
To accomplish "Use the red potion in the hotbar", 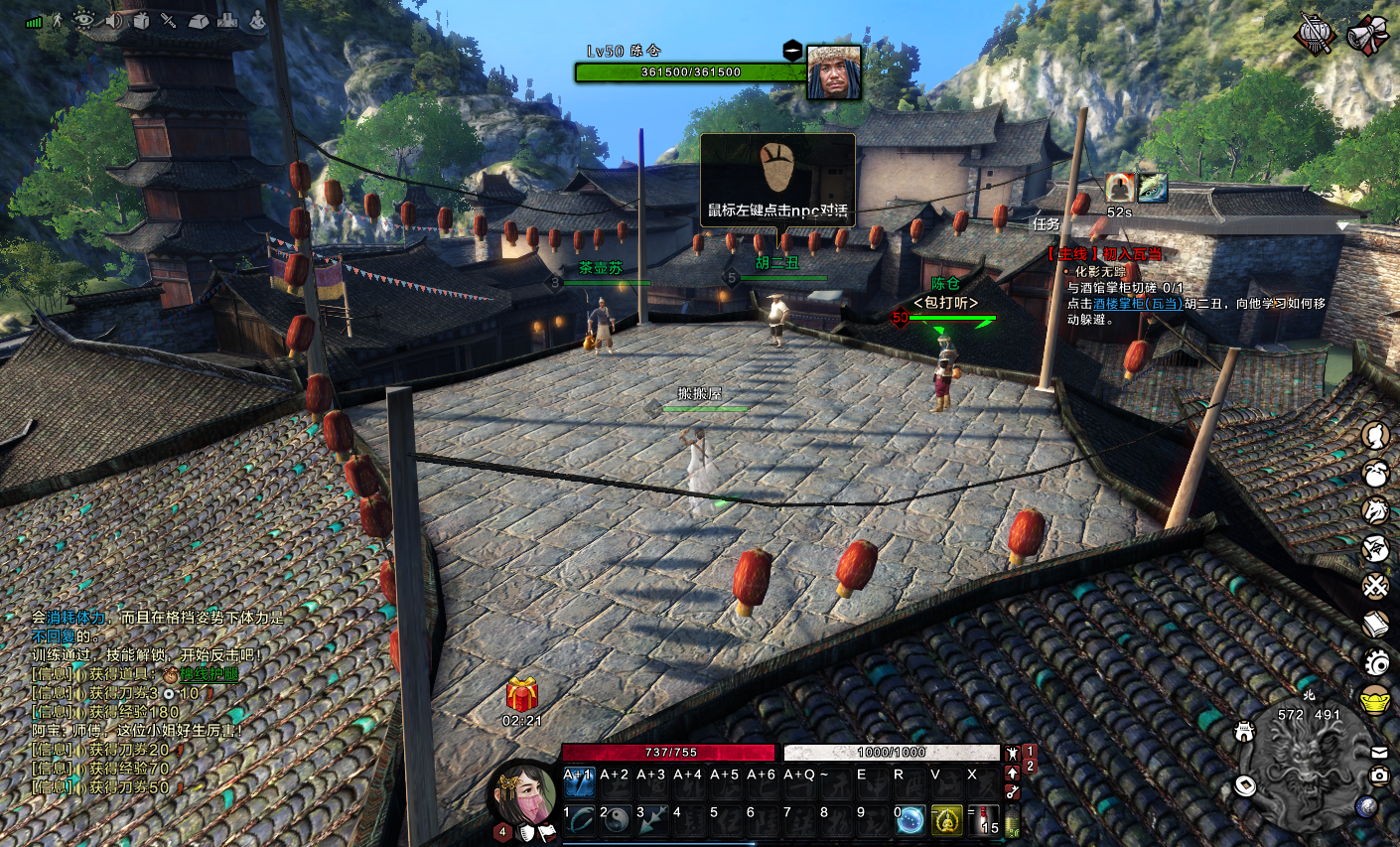I will (984, 820).
